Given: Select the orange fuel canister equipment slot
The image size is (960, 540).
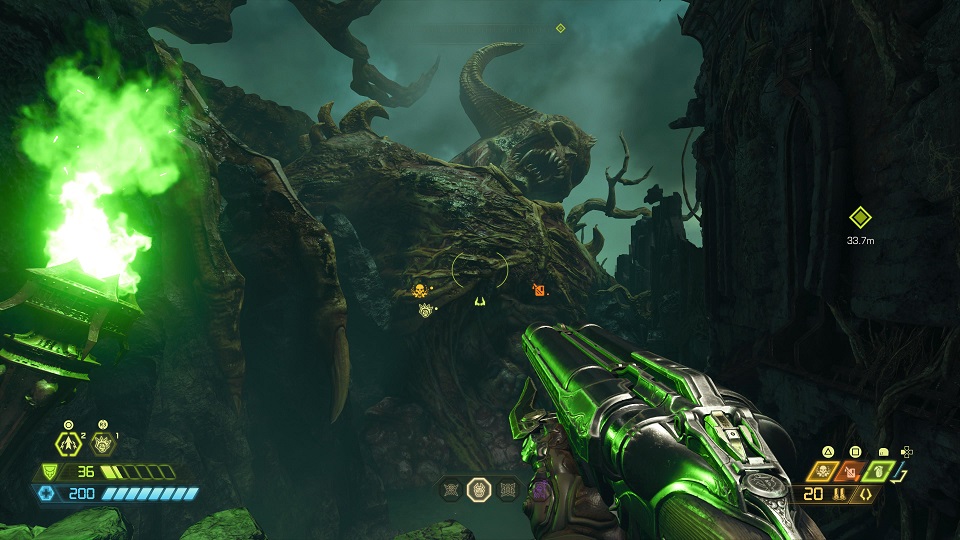Looking at the screenshot, I should (853, 471).
